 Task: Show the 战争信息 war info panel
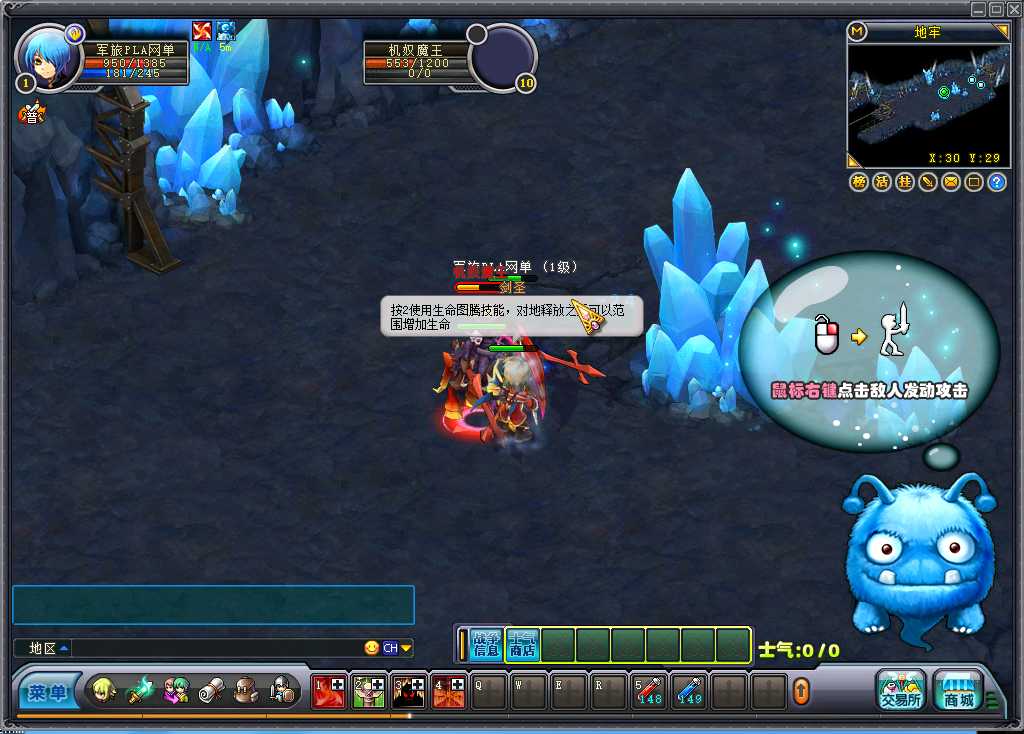pyautogui.click(x=486, y=645)
